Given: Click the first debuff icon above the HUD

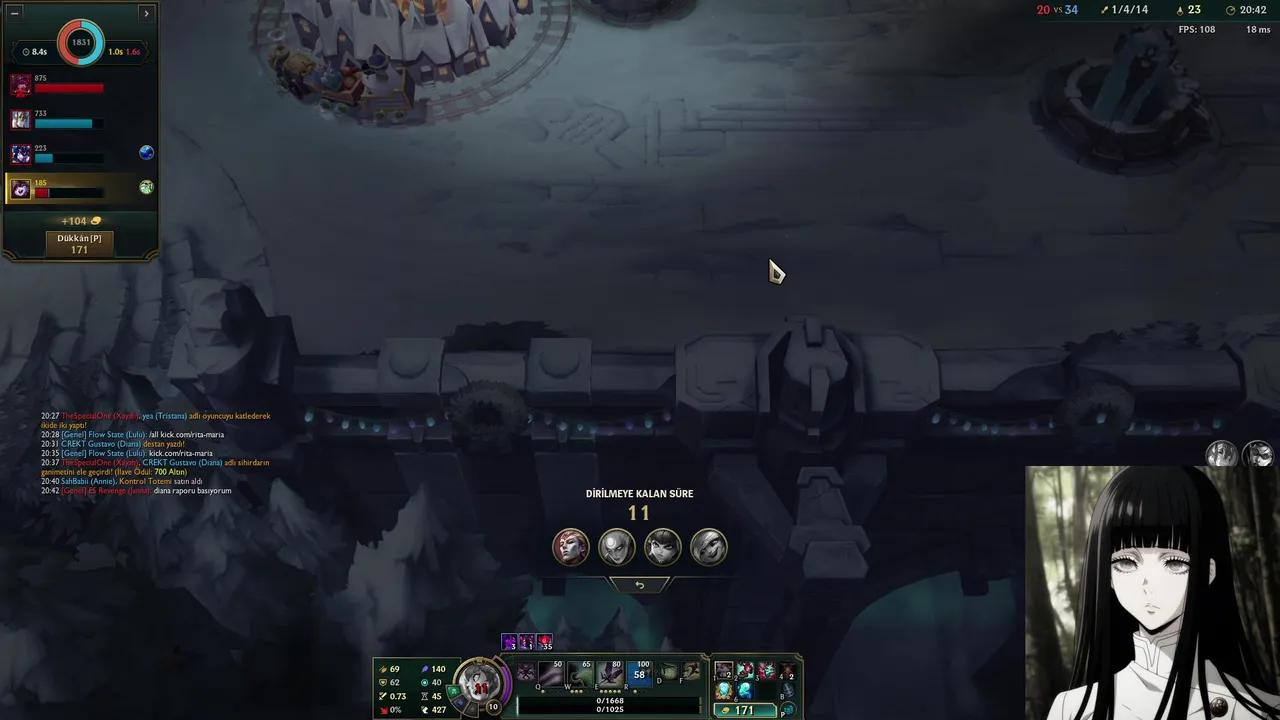Looking at the screenshot, I should [x=509, y=641].
